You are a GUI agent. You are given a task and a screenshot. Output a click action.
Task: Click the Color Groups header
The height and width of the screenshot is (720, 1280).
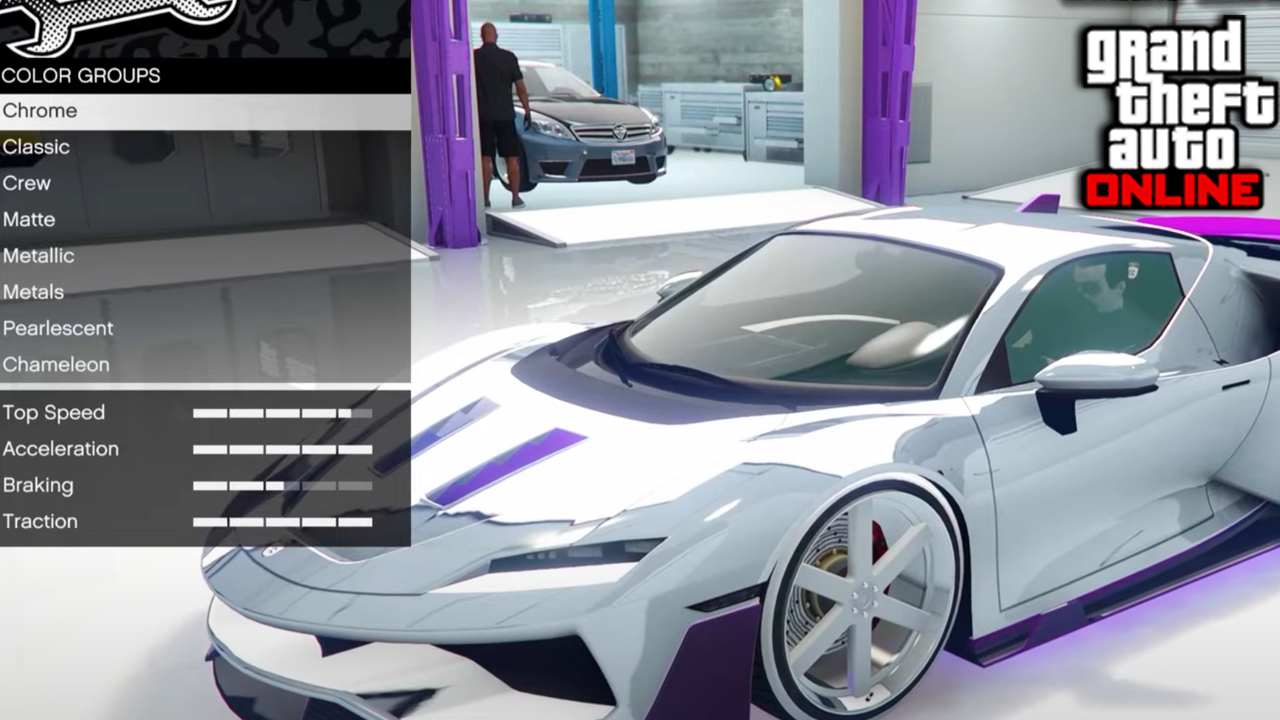click(x=82, y=76)
